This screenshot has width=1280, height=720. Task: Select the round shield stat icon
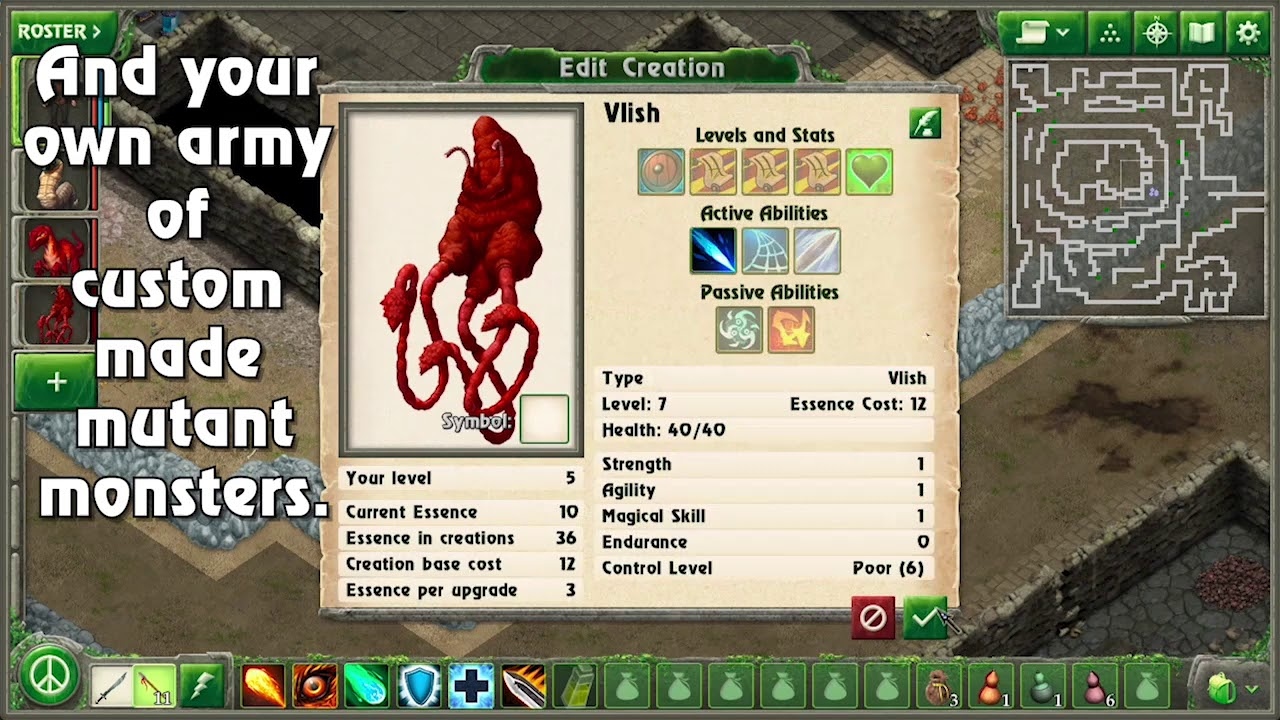[661, 172]
